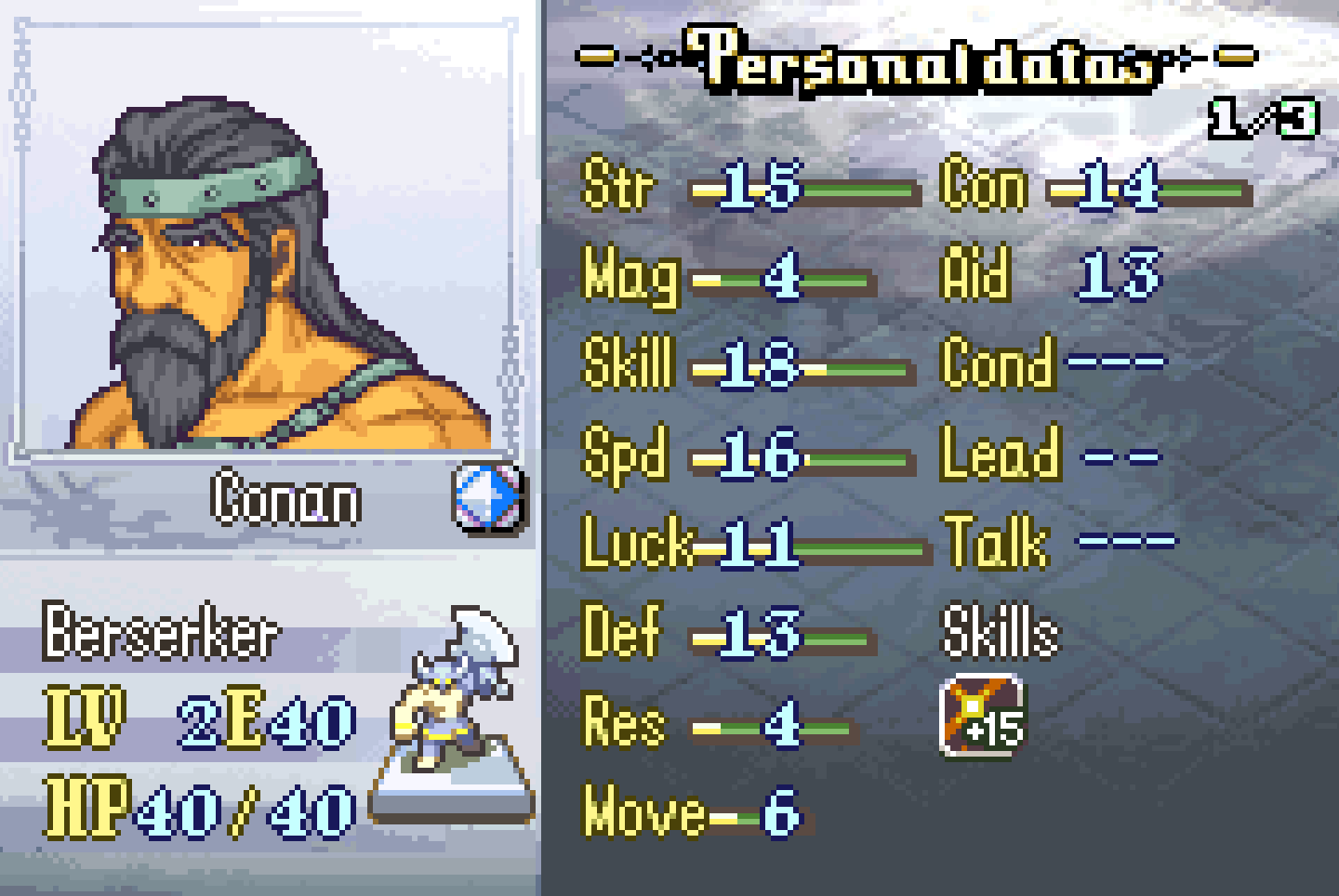Select the +15 skill icon under Skills
Image resolution: width=1339 pixels, height=896 pixels.
(x=982, y=717)
